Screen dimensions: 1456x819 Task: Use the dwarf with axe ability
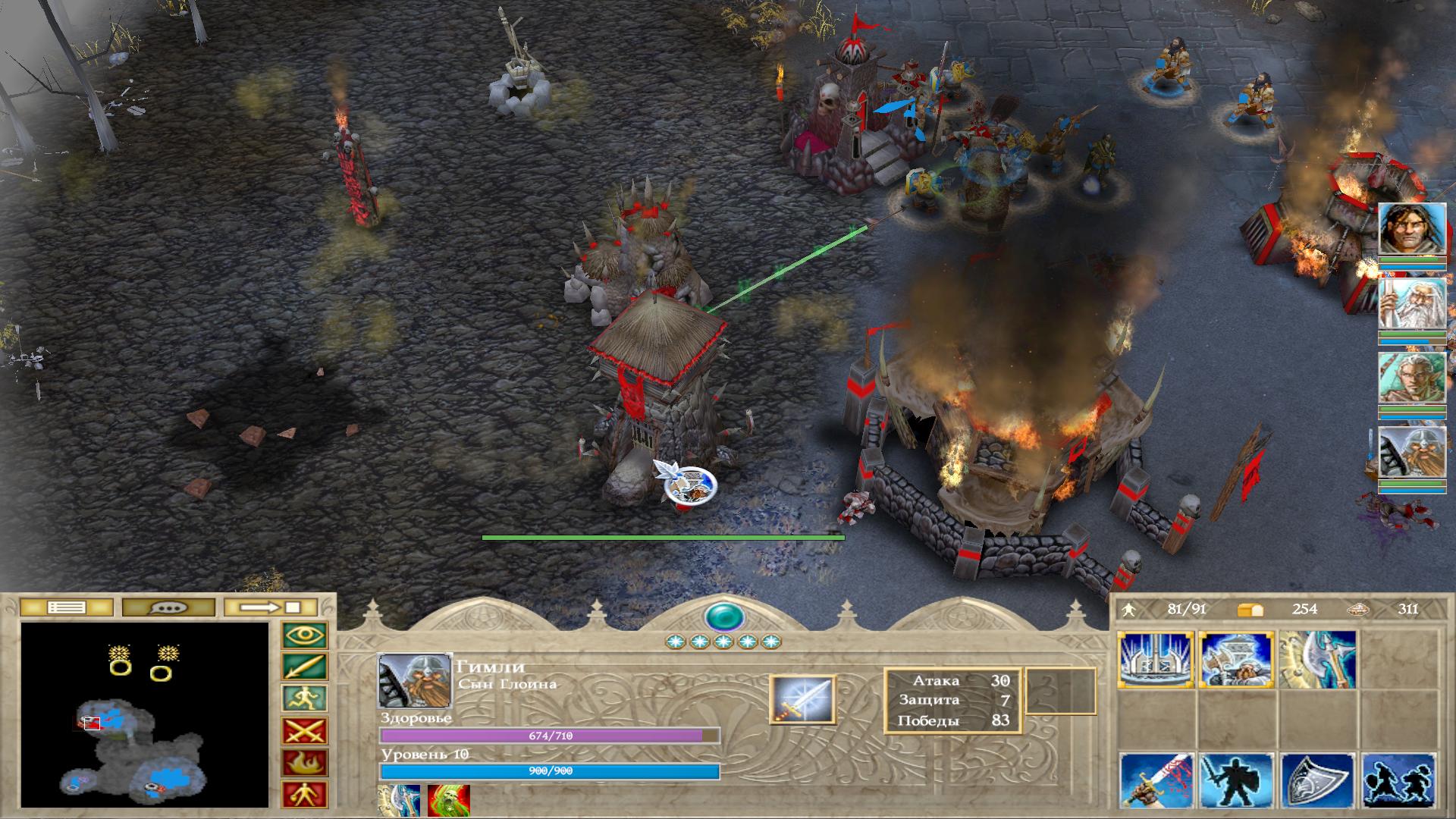pos(1237,661)
